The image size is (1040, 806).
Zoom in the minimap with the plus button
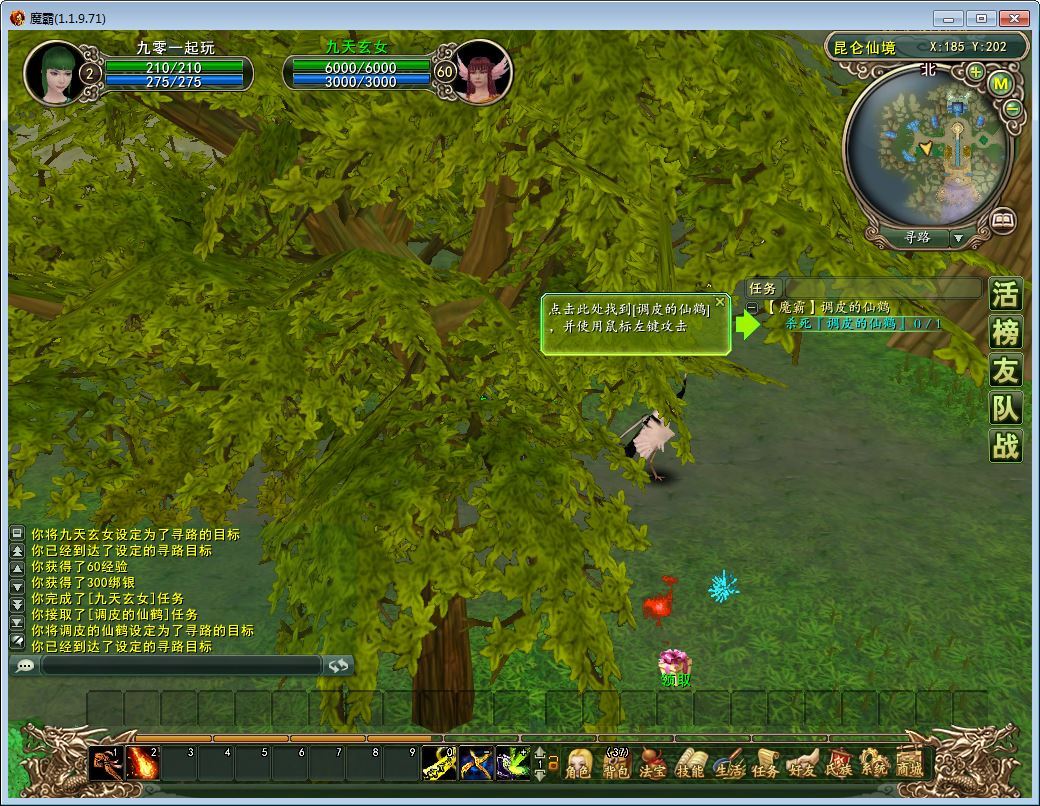975,72
